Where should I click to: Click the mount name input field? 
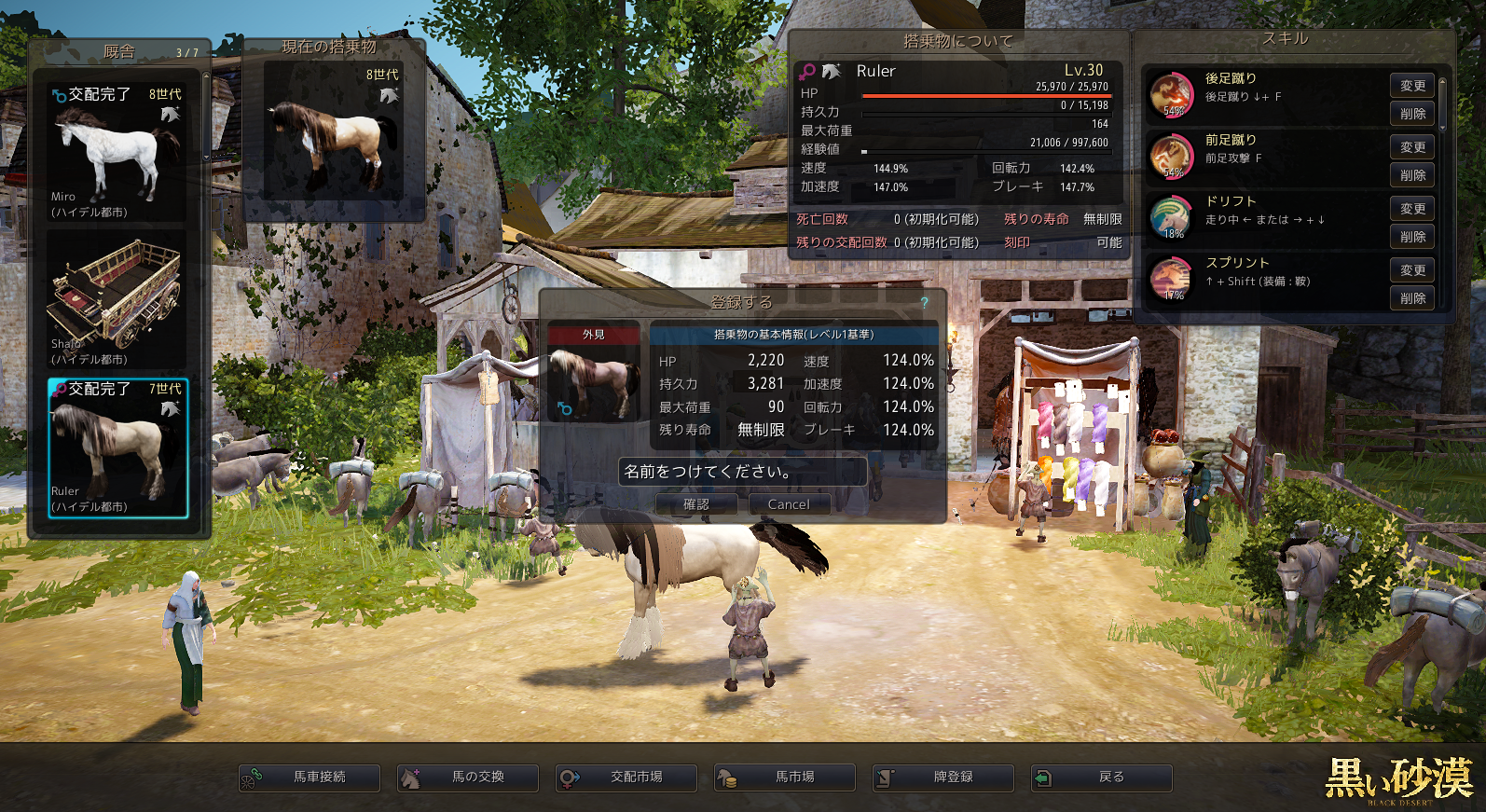coord(742,472)
